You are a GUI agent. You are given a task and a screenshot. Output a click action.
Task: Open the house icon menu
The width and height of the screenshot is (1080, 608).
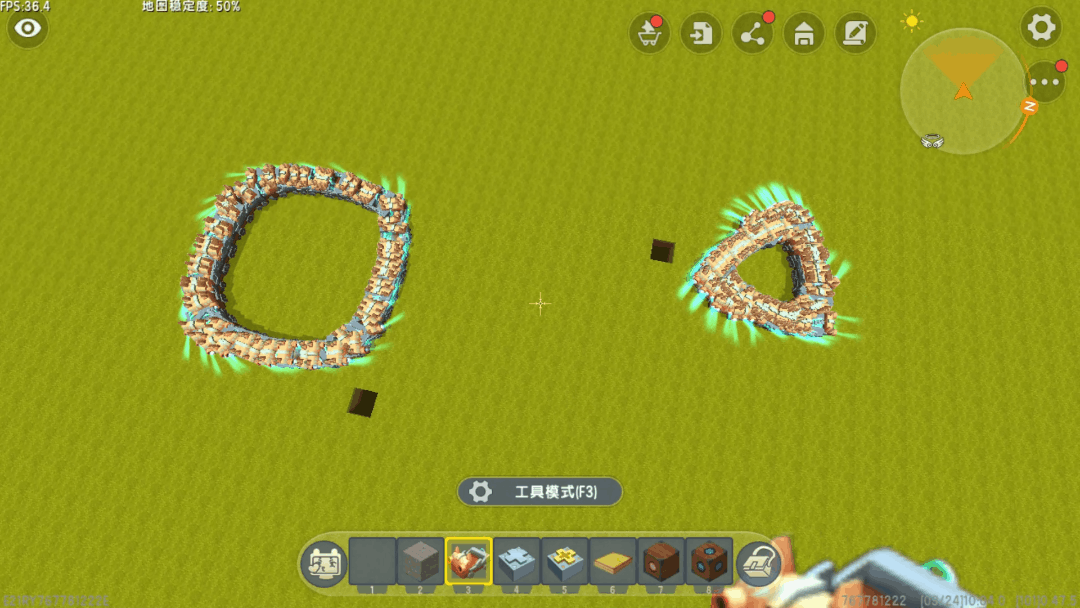click(804, 34)
